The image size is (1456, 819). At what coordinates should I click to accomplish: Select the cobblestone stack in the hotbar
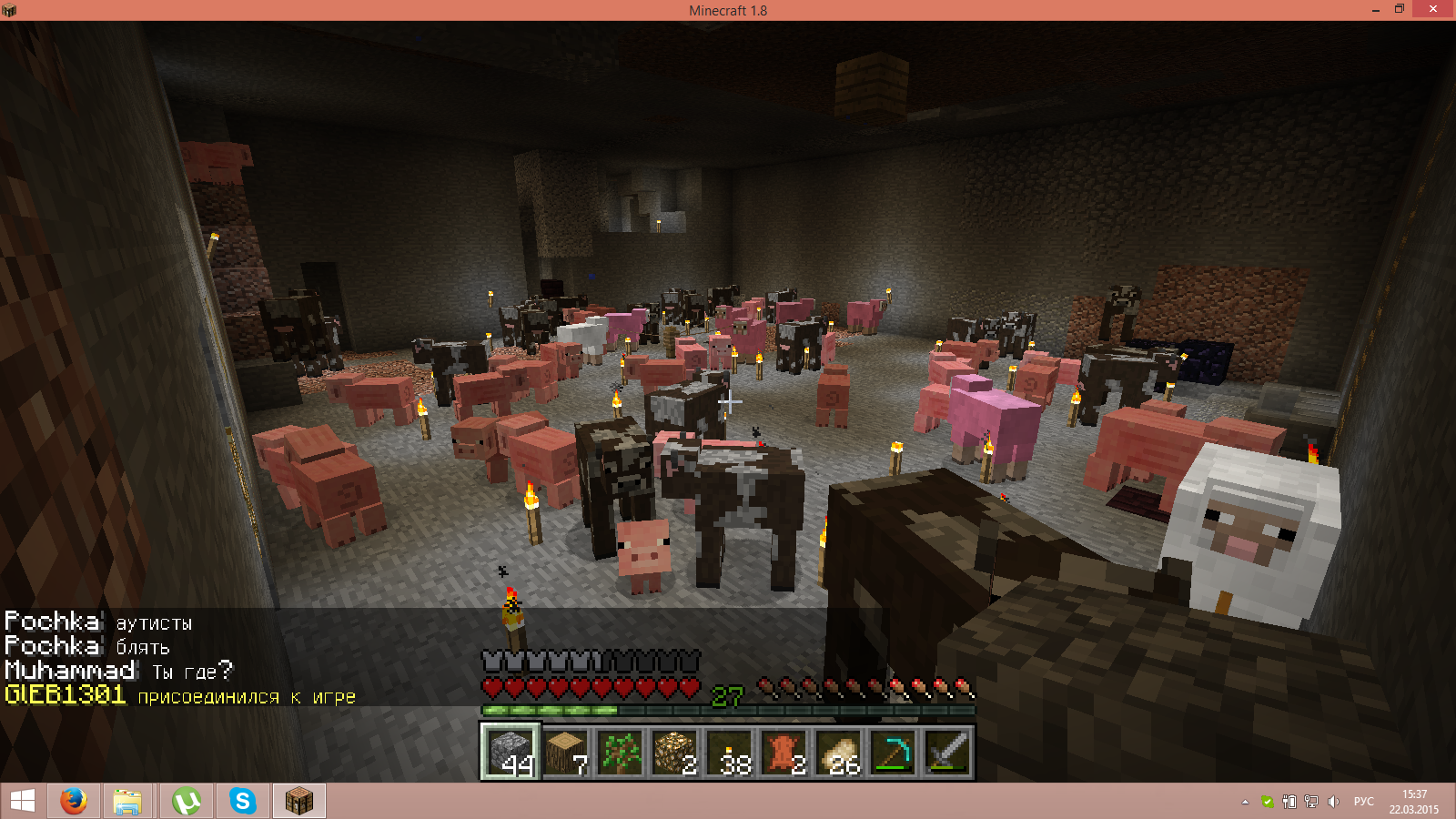(511, 752)
